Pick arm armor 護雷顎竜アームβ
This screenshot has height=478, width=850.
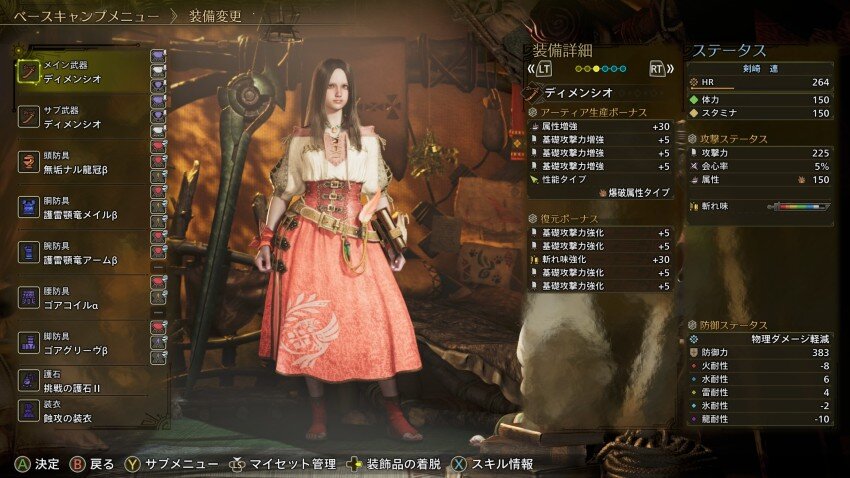85,254
